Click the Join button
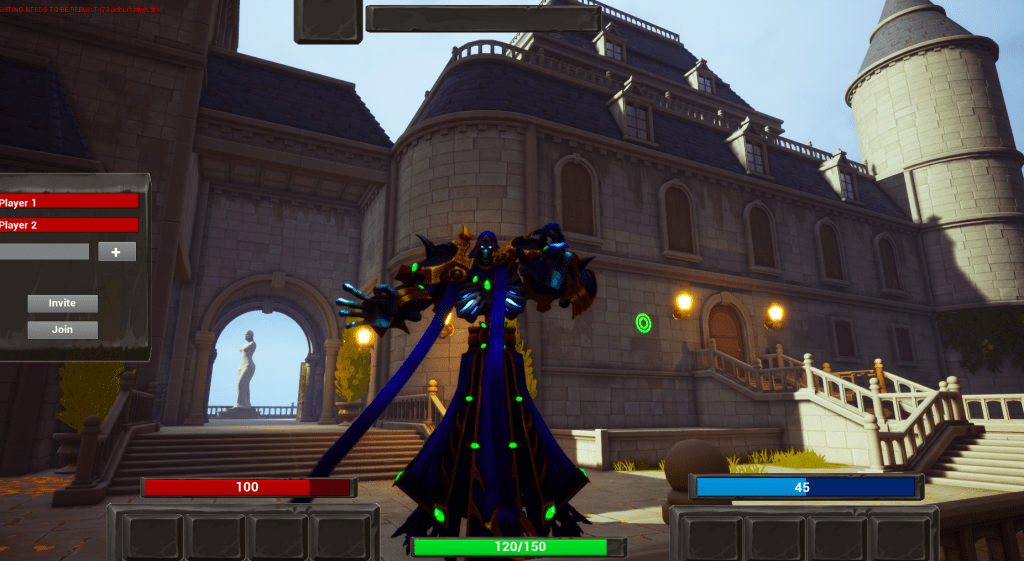This screenshot has height=561, width=1024. (62, 329)
